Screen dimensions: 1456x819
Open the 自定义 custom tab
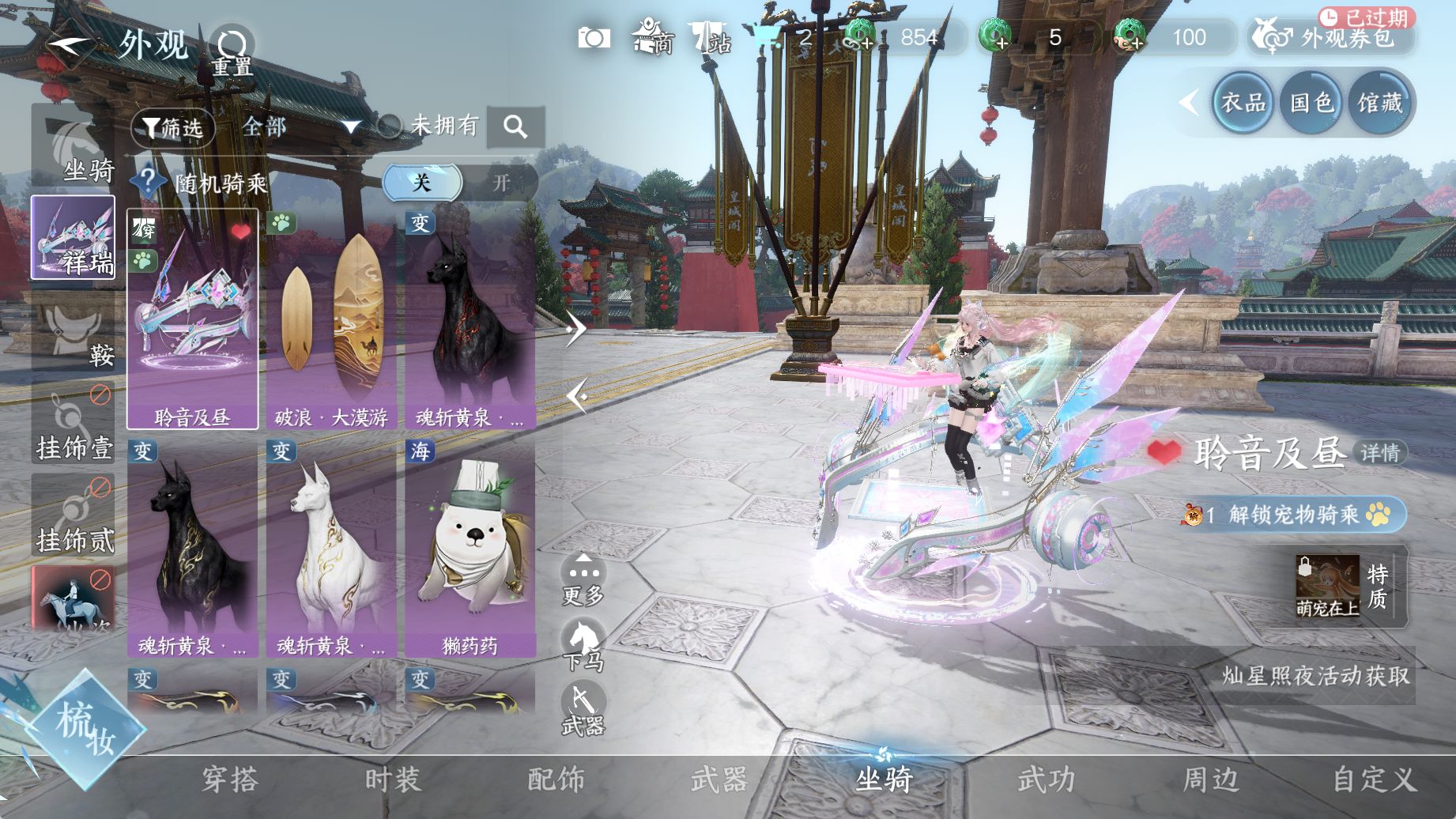pyautogui.click(x=1374, y=780)
